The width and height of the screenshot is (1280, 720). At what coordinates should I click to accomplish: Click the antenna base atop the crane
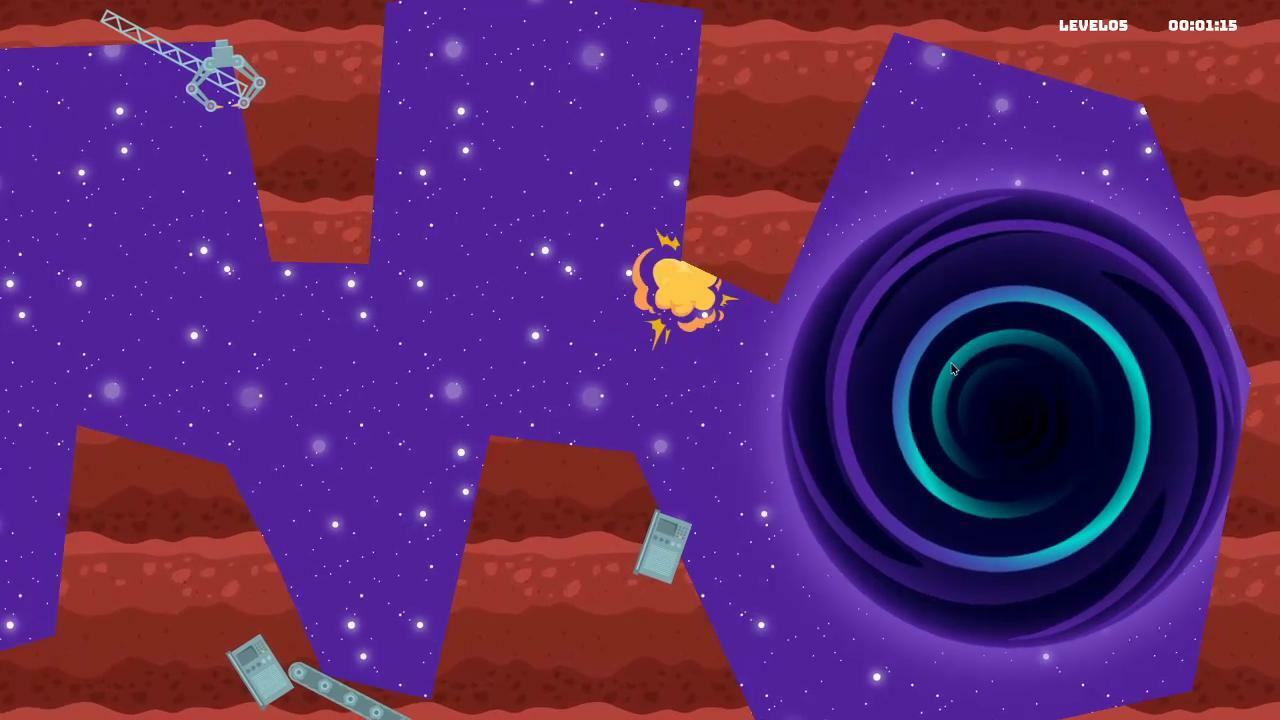click(222, 45)
